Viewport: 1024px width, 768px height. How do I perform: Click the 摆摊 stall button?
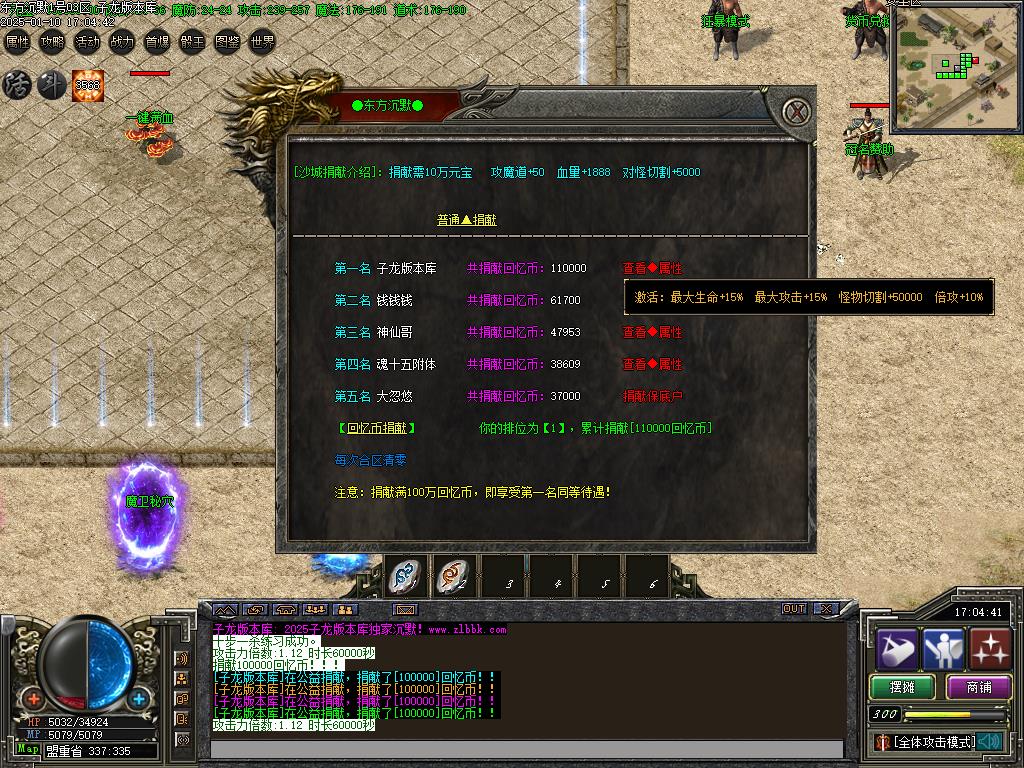tap(902, 687)
